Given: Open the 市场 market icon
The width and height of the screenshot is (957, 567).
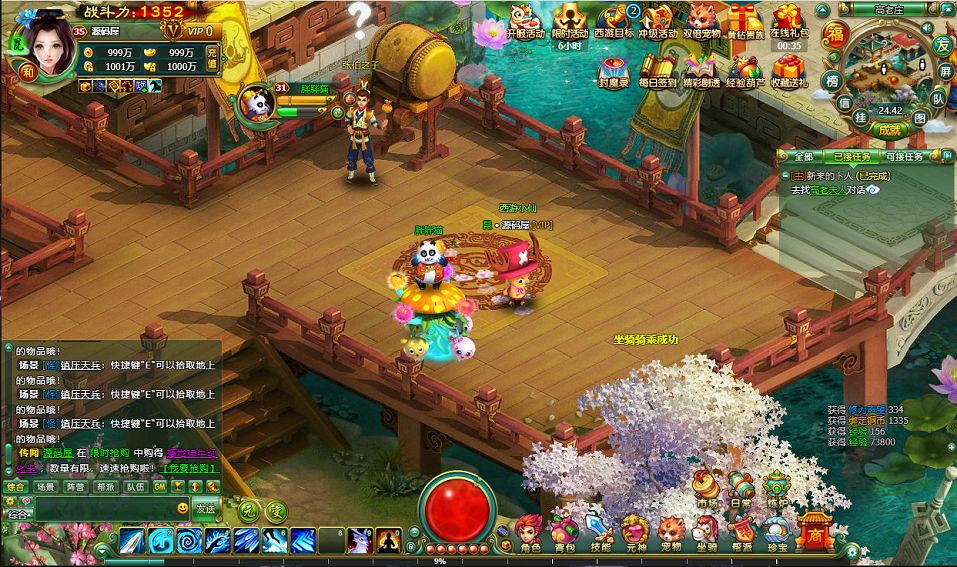Looking at the screenshot, I should click(708, 488).
